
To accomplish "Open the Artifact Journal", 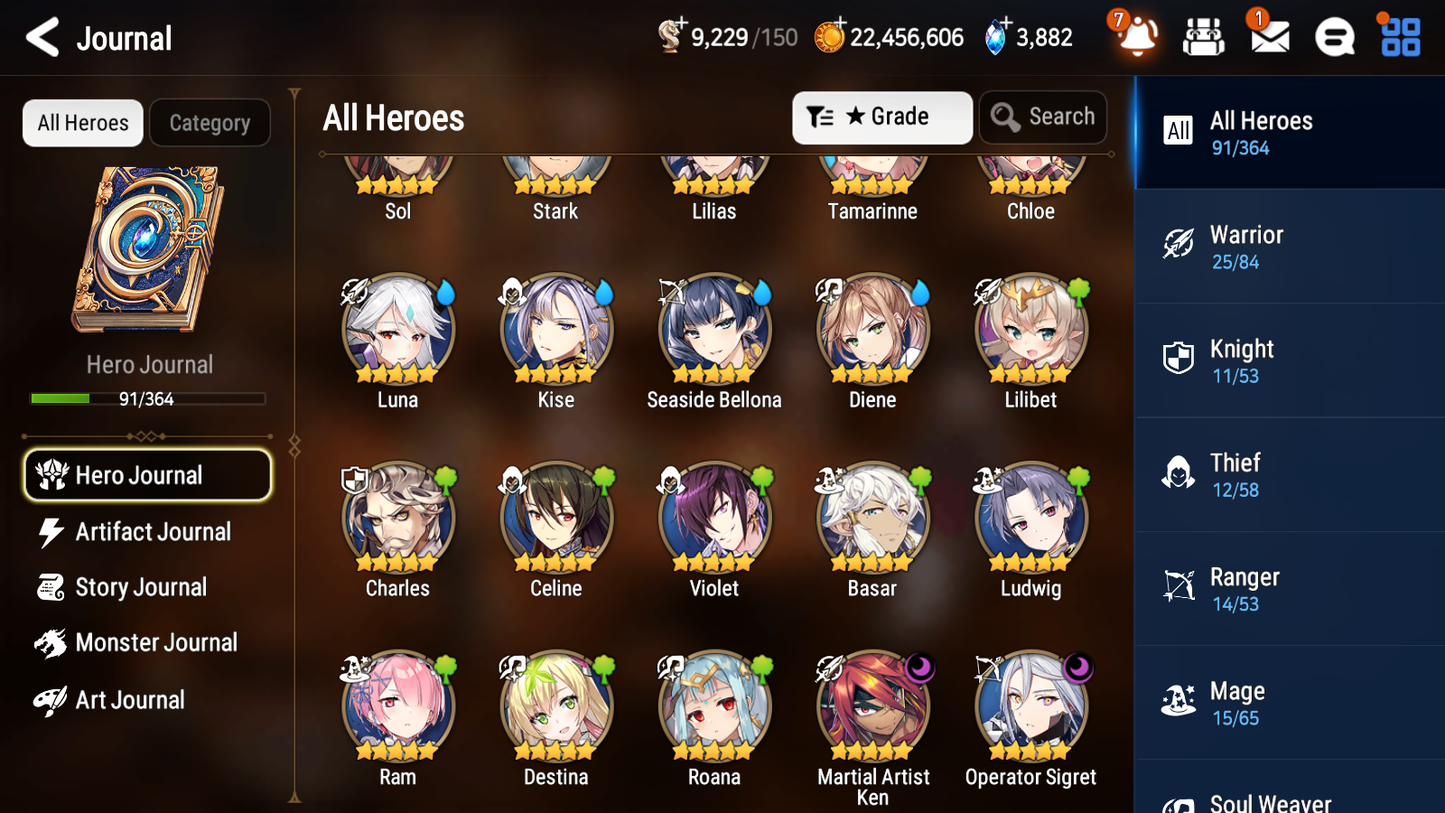I will tap(150, 532).
